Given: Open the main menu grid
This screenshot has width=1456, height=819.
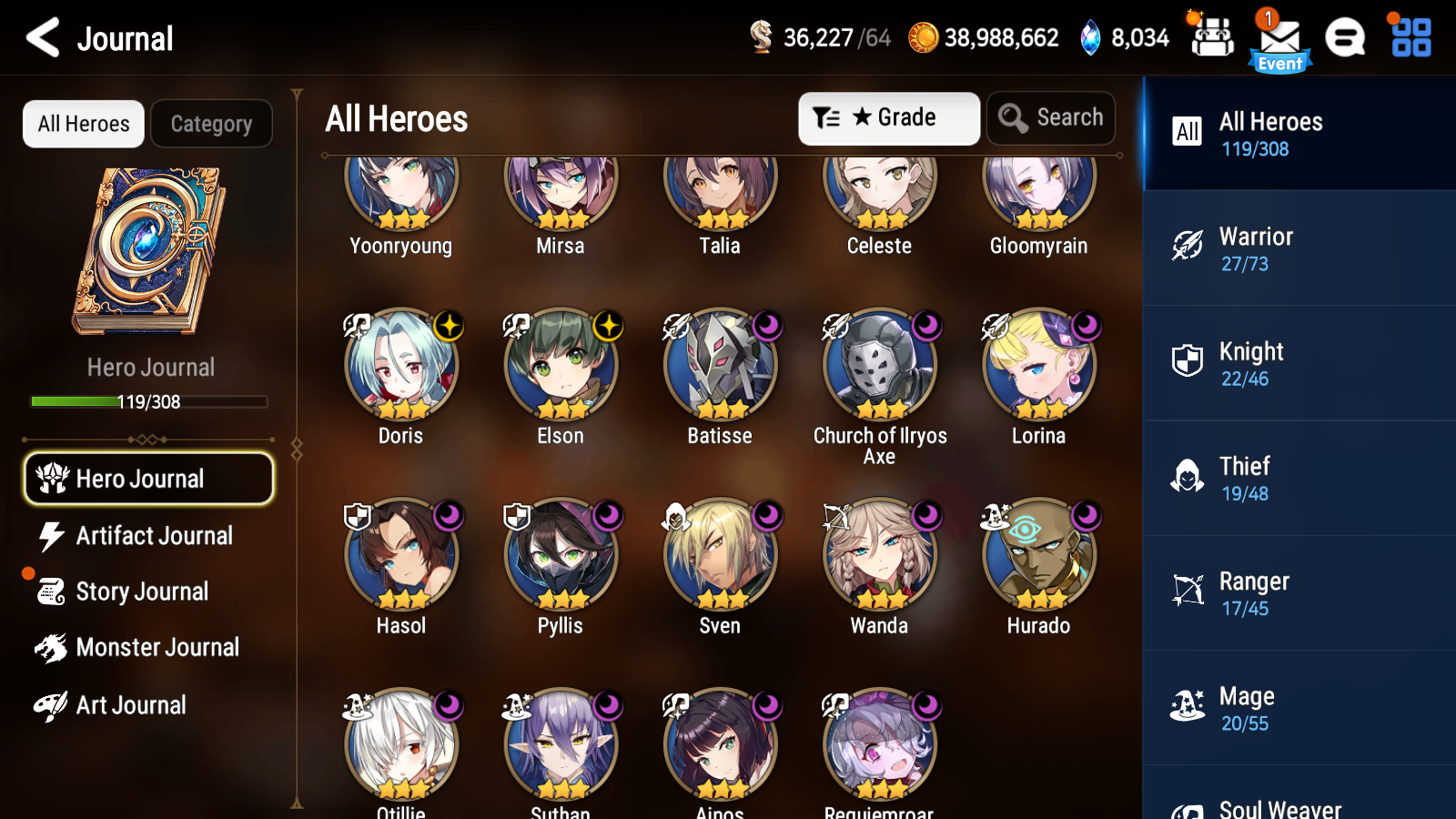Looking at the screenshot, I should point(1409,38).
